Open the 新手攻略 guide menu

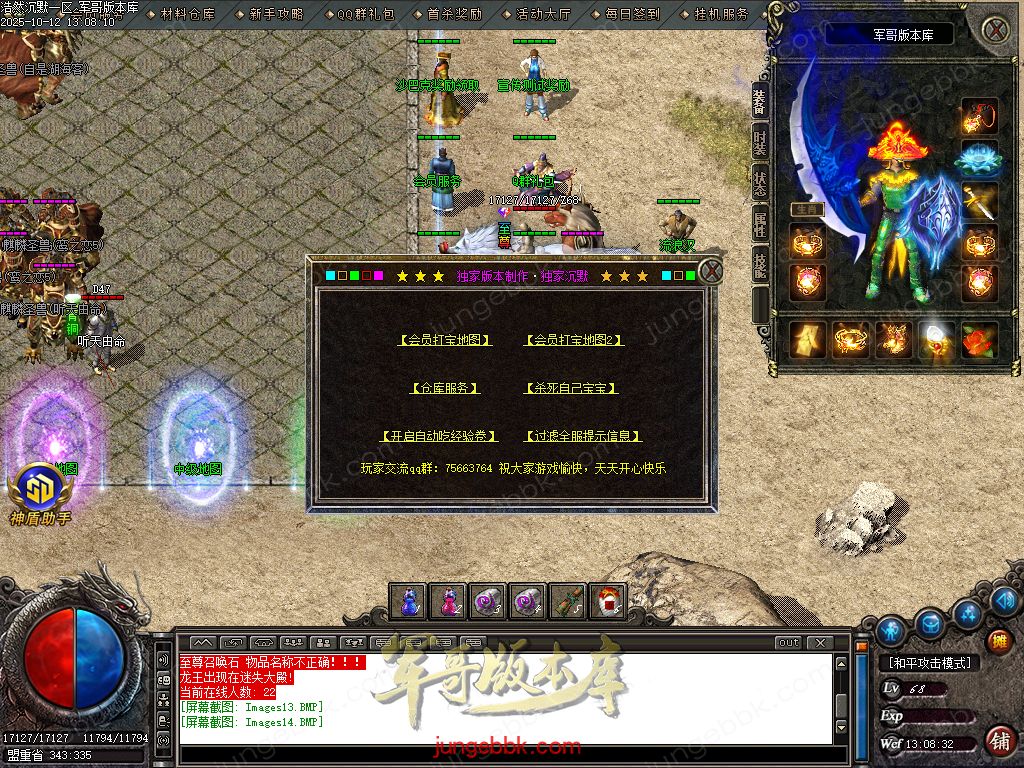(276, 14)
